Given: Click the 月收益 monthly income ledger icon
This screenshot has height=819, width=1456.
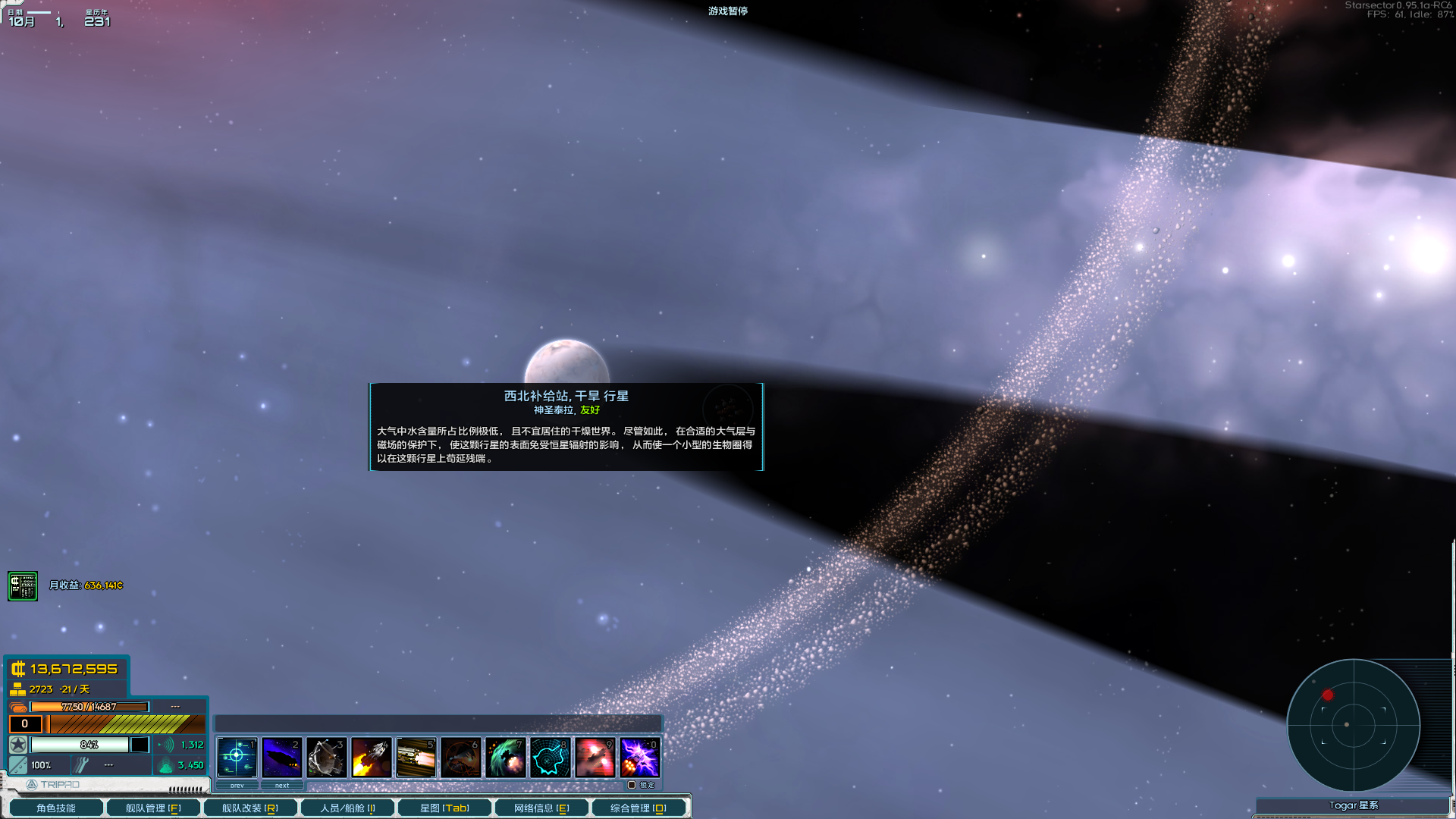Looking at the screenshot, I should point(21,585).
